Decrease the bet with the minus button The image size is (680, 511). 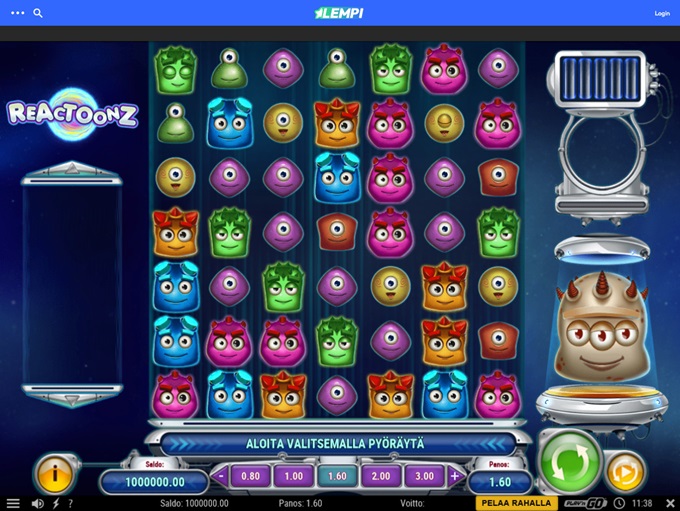221,476
